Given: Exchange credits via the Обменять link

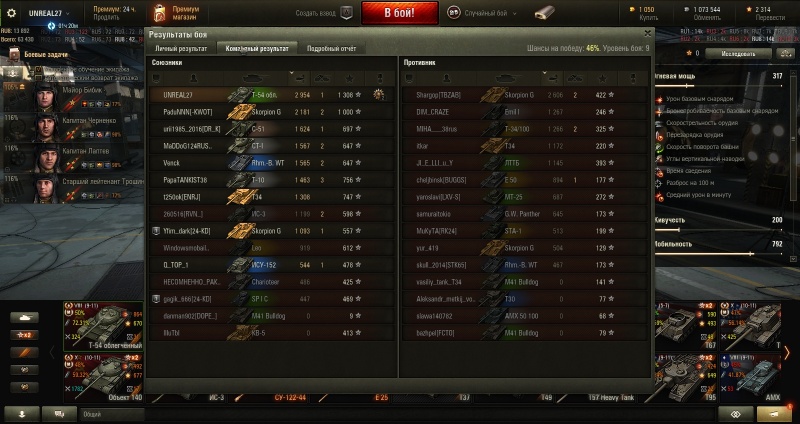Looking at the screenshot, I should pyautogui.click(x=706, y=19).
